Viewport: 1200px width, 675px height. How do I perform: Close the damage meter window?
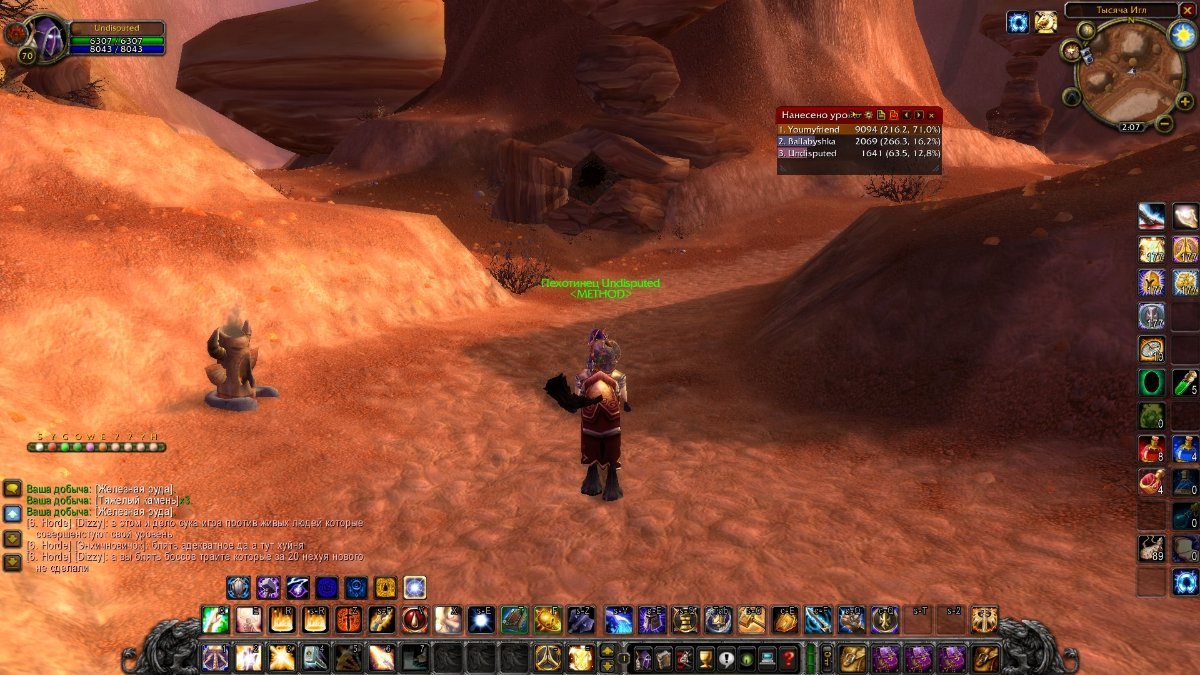[931, 116]
